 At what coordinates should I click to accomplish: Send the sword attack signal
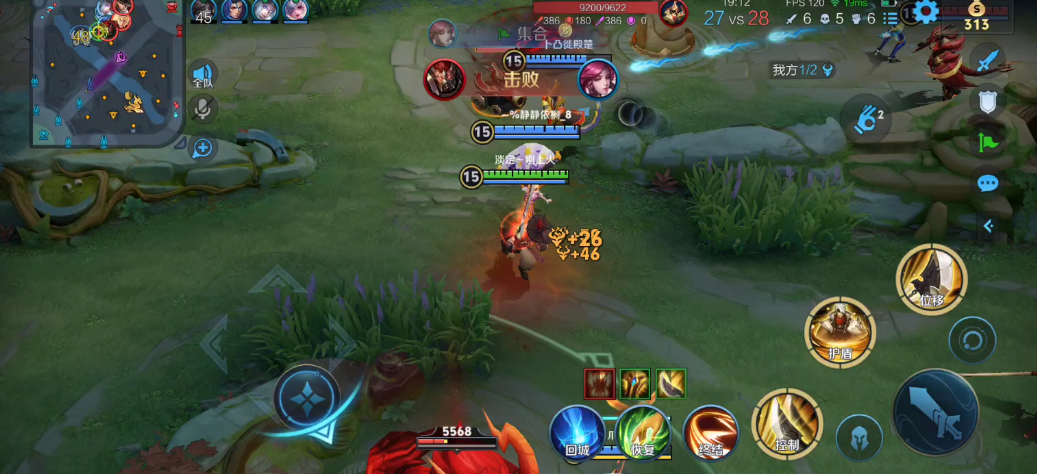tap(988, 62)
